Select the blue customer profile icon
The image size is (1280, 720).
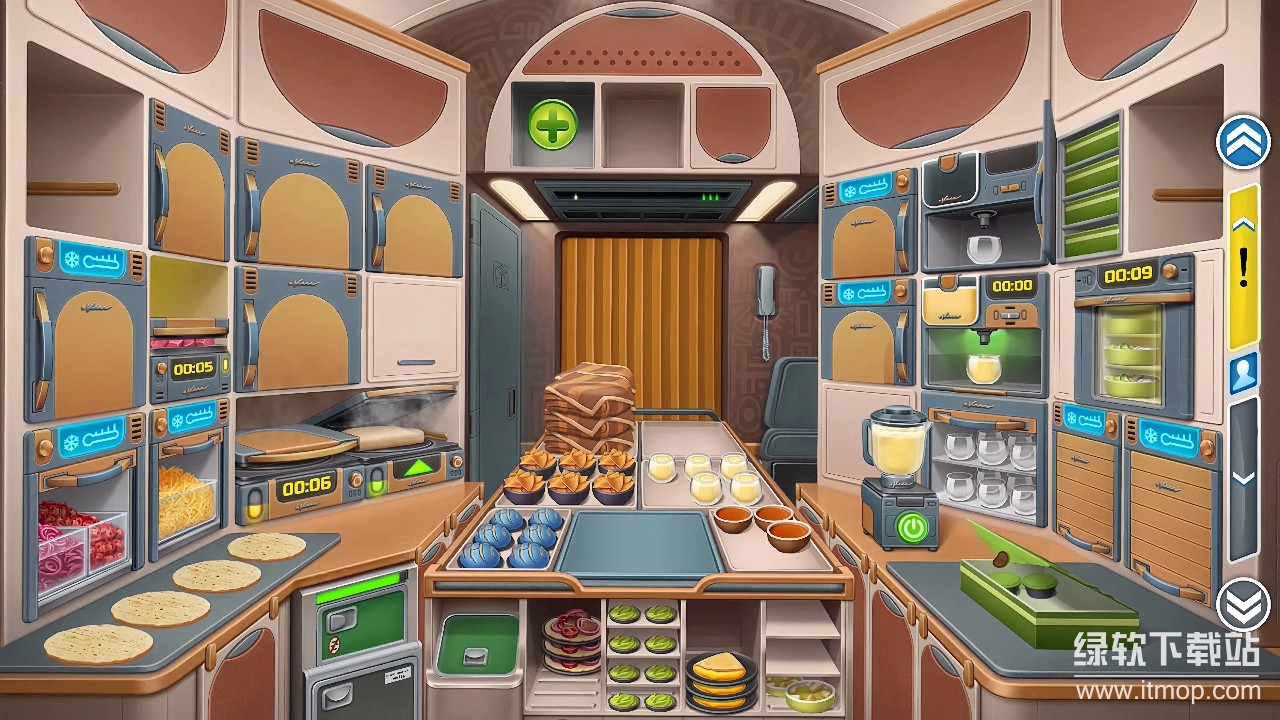(x=1243, y=373)
